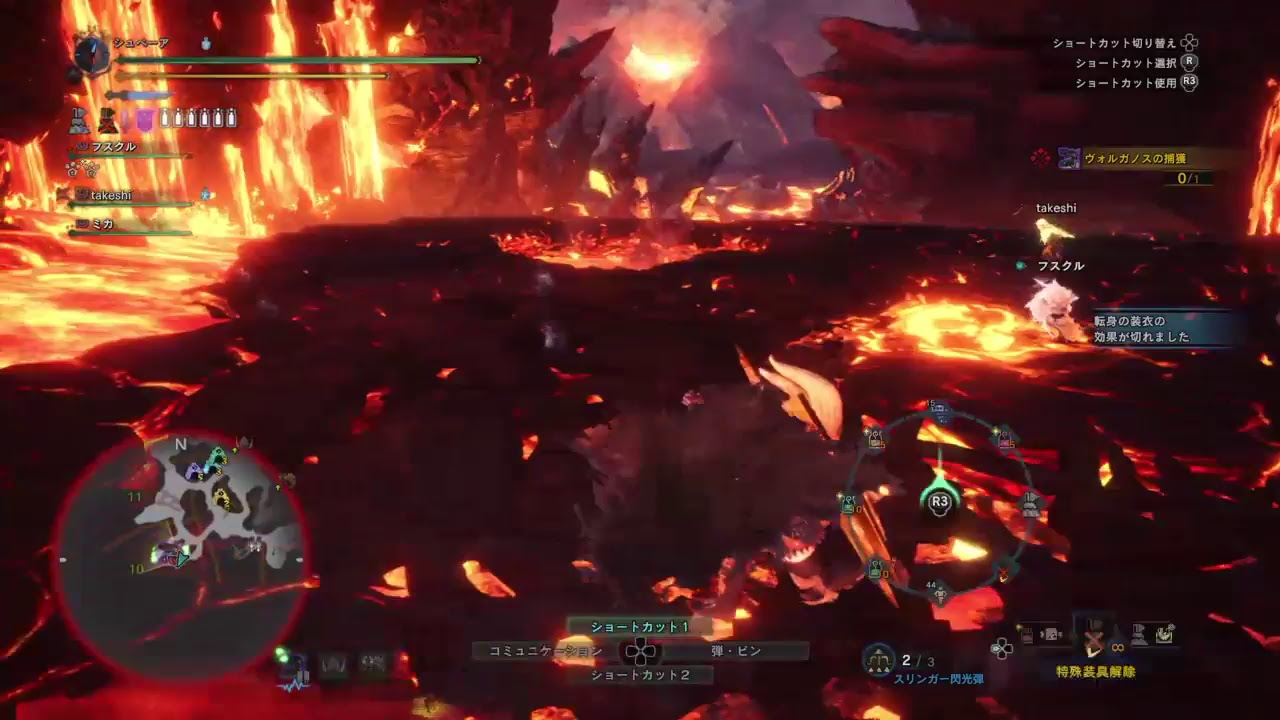Screen dimensions: 1280x720
Task: Click the 0/1 capture progress counter
Action: [x=1190, y=176]
